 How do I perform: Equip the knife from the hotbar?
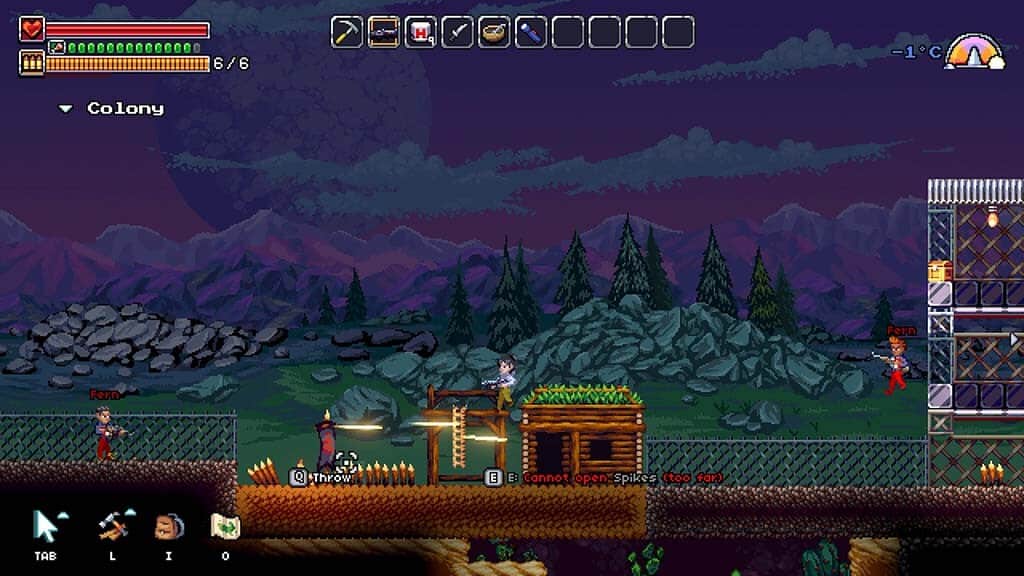(x=458, y=32)
